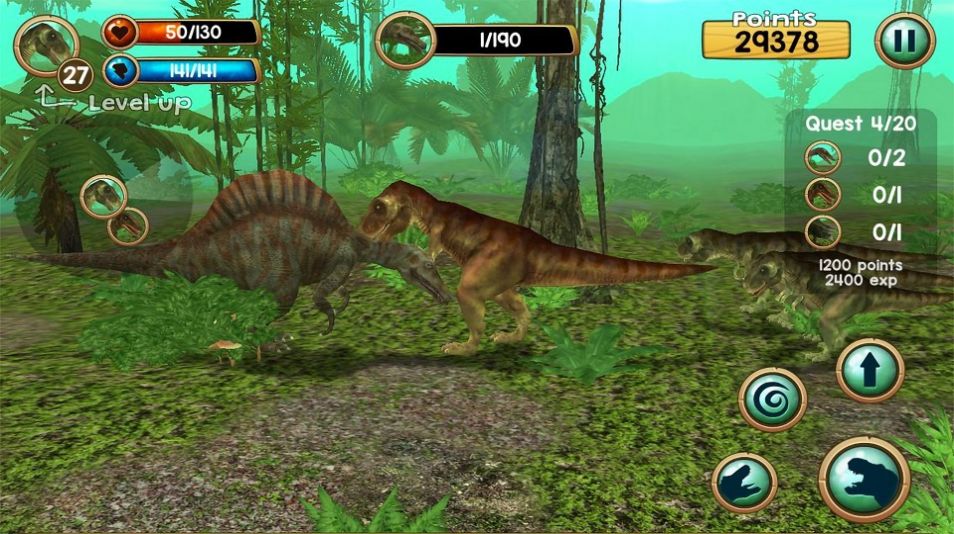954x534 pixels.
Task: Open the Quest 4/20 tracker panel
Action: pos(863,124)
